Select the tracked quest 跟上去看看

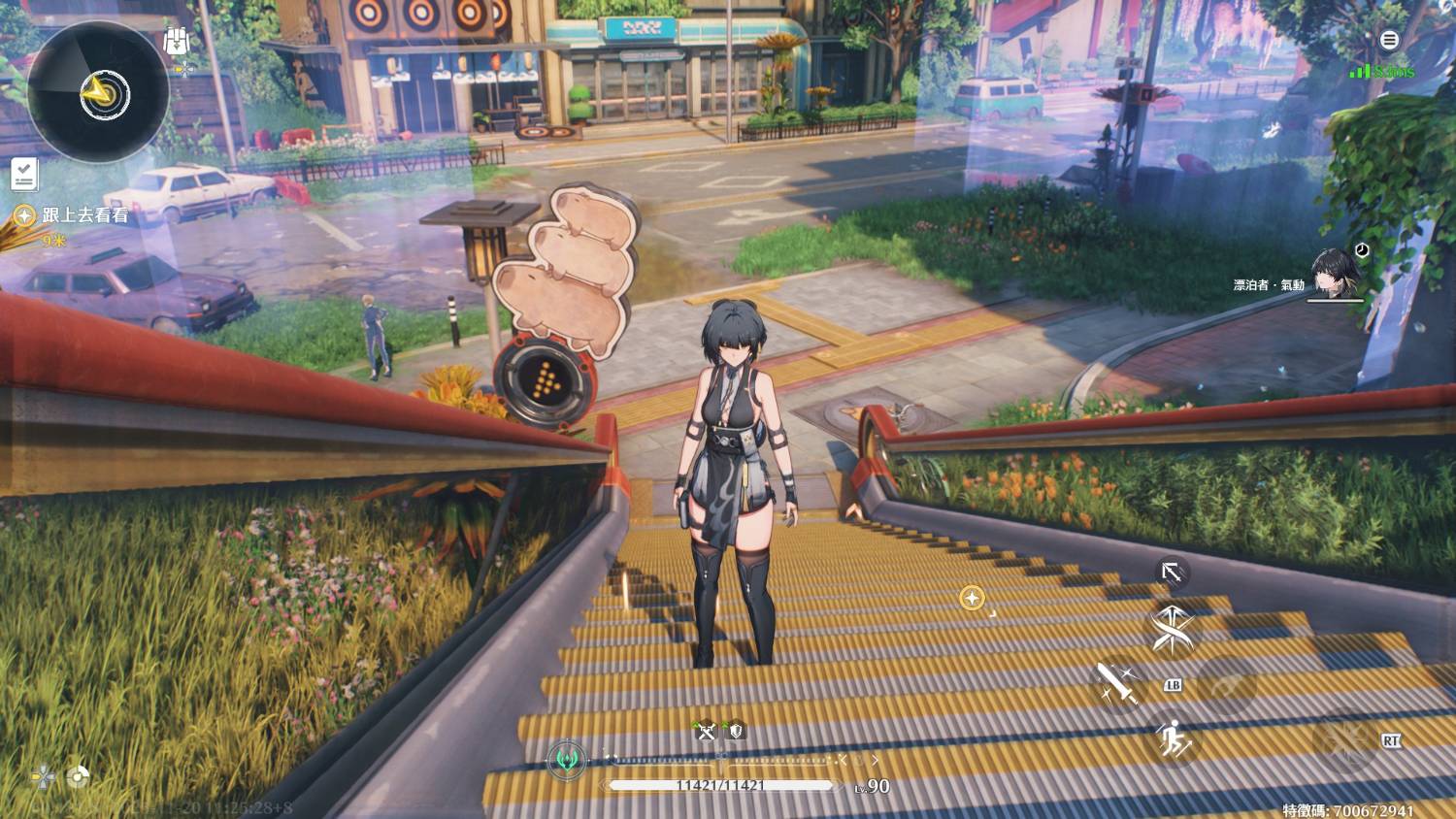click(x=84, y=215)
